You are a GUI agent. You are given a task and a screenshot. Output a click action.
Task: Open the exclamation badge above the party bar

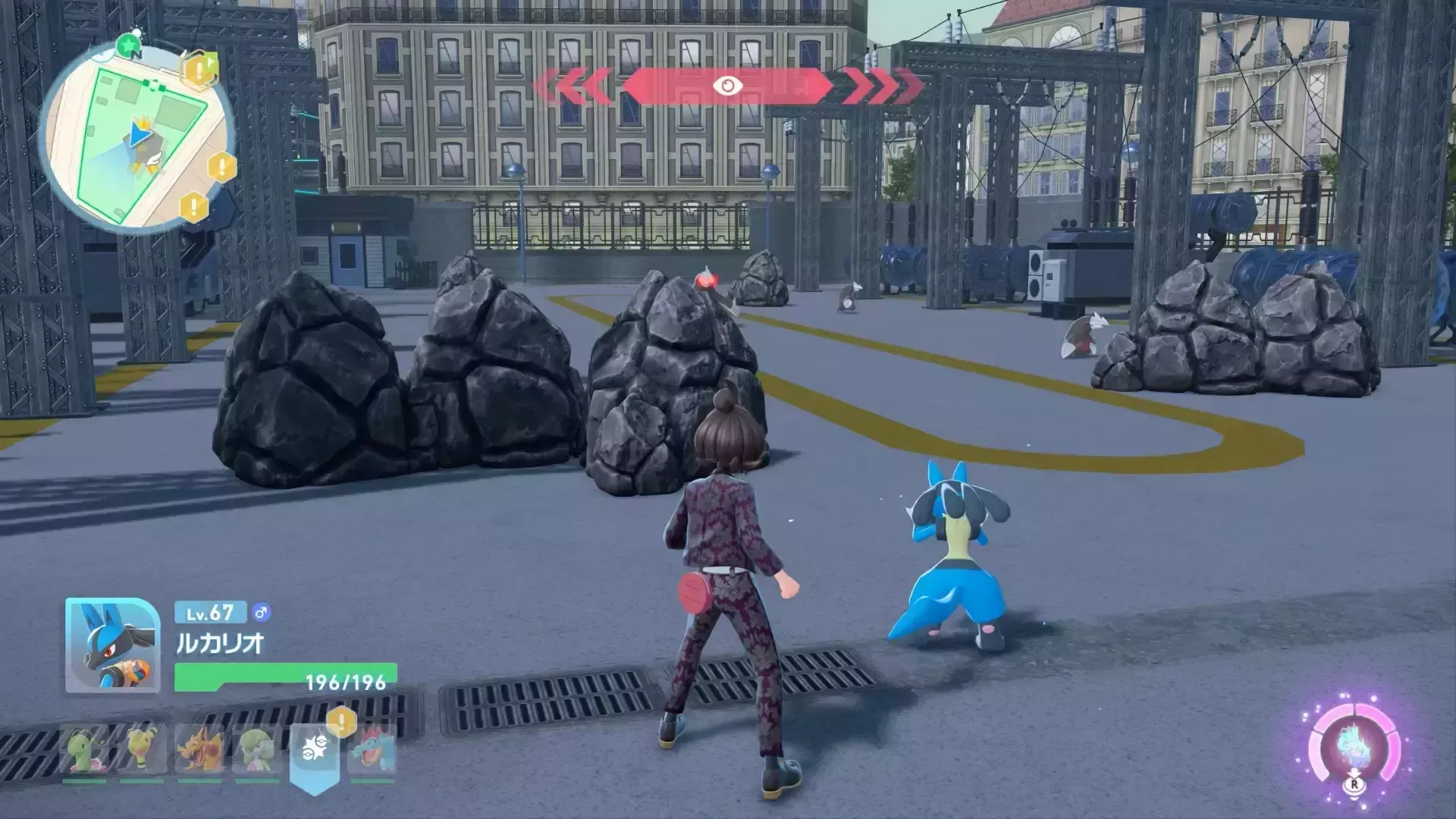[x=341, y=721]
